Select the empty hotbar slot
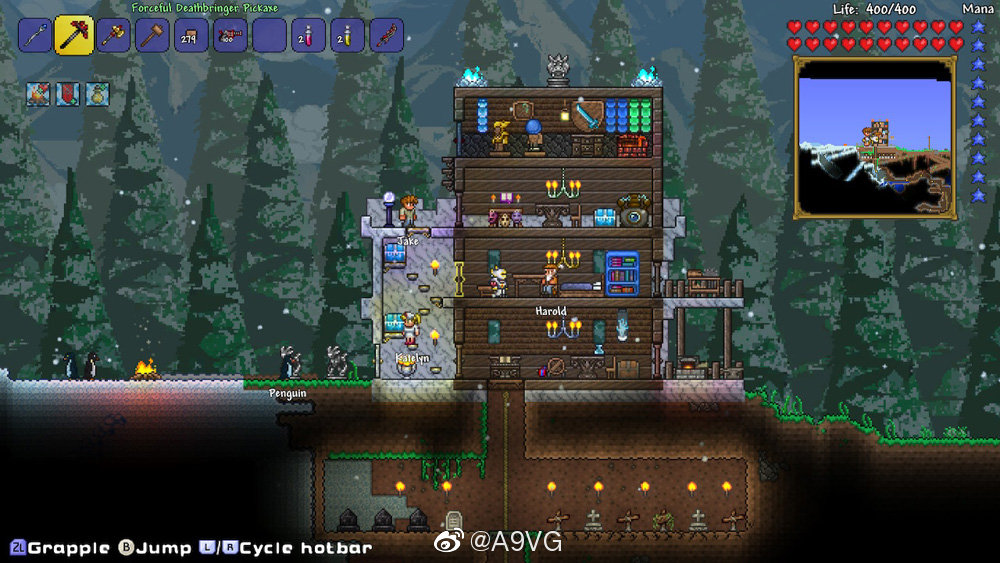The height and width of the screenshot is (563, 1000). pyautogui.click(x=269, y=36)
